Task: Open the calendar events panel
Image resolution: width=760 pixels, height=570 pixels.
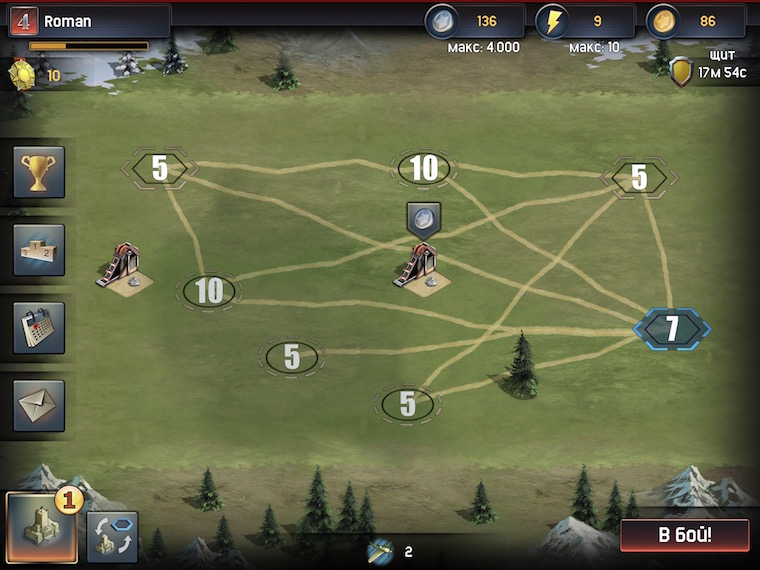Action: (39, 328)
